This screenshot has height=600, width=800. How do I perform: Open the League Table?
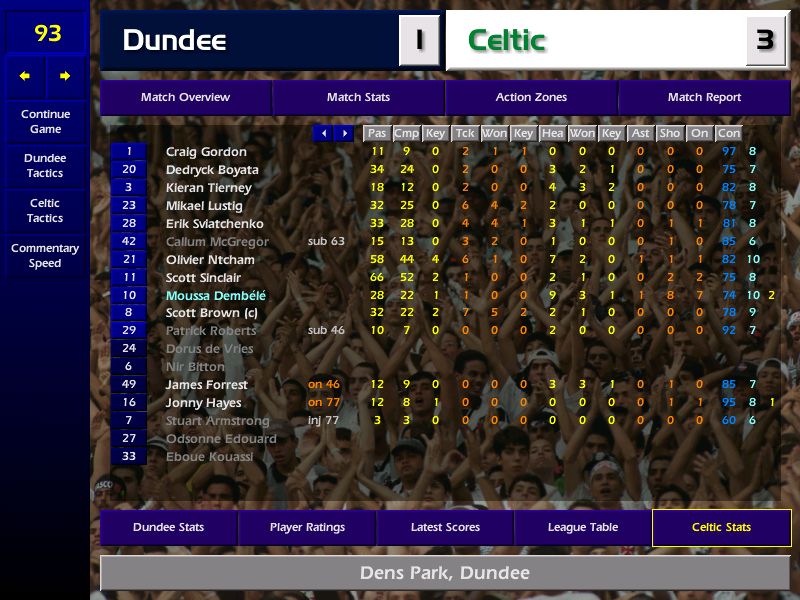click(x=583, y=527)
